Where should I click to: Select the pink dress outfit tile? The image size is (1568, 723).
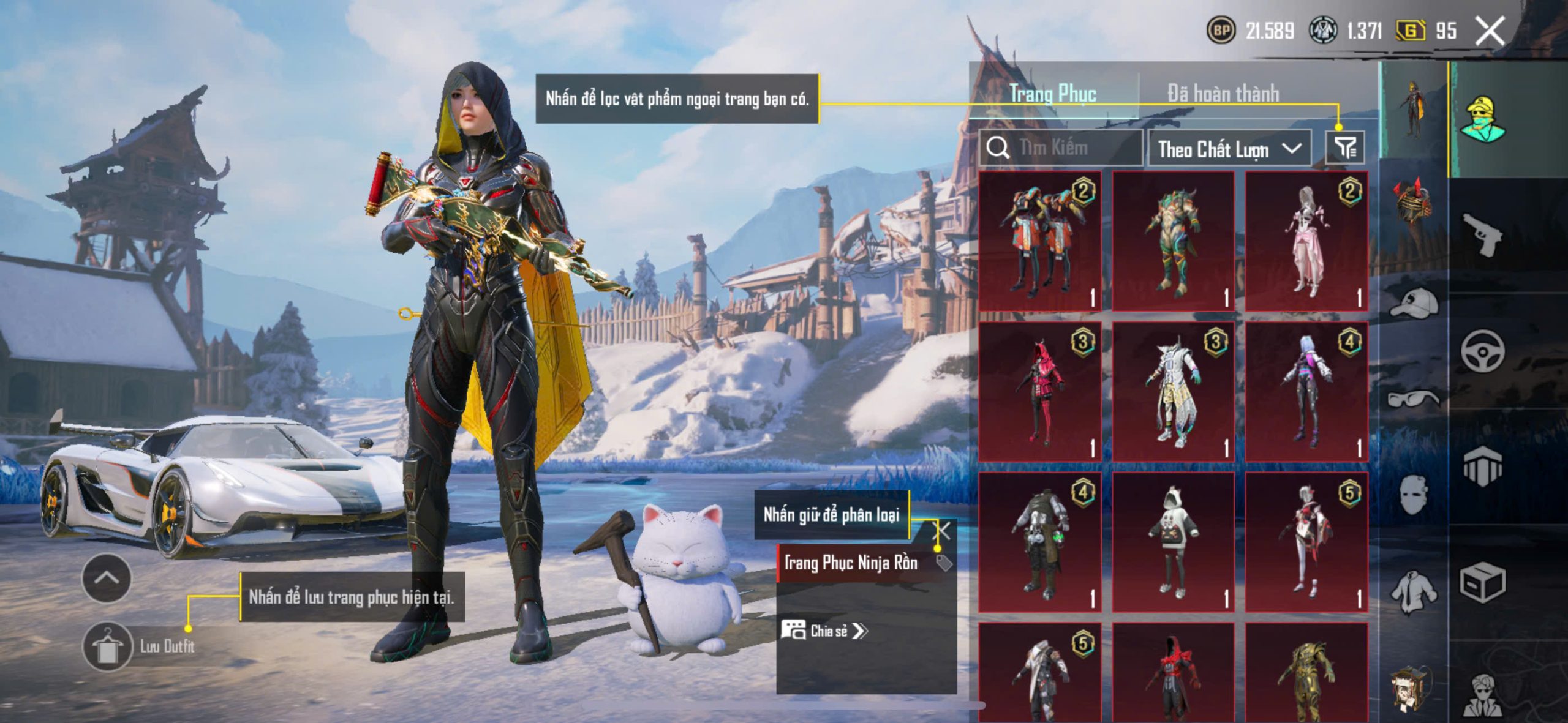click(1306, 241)
